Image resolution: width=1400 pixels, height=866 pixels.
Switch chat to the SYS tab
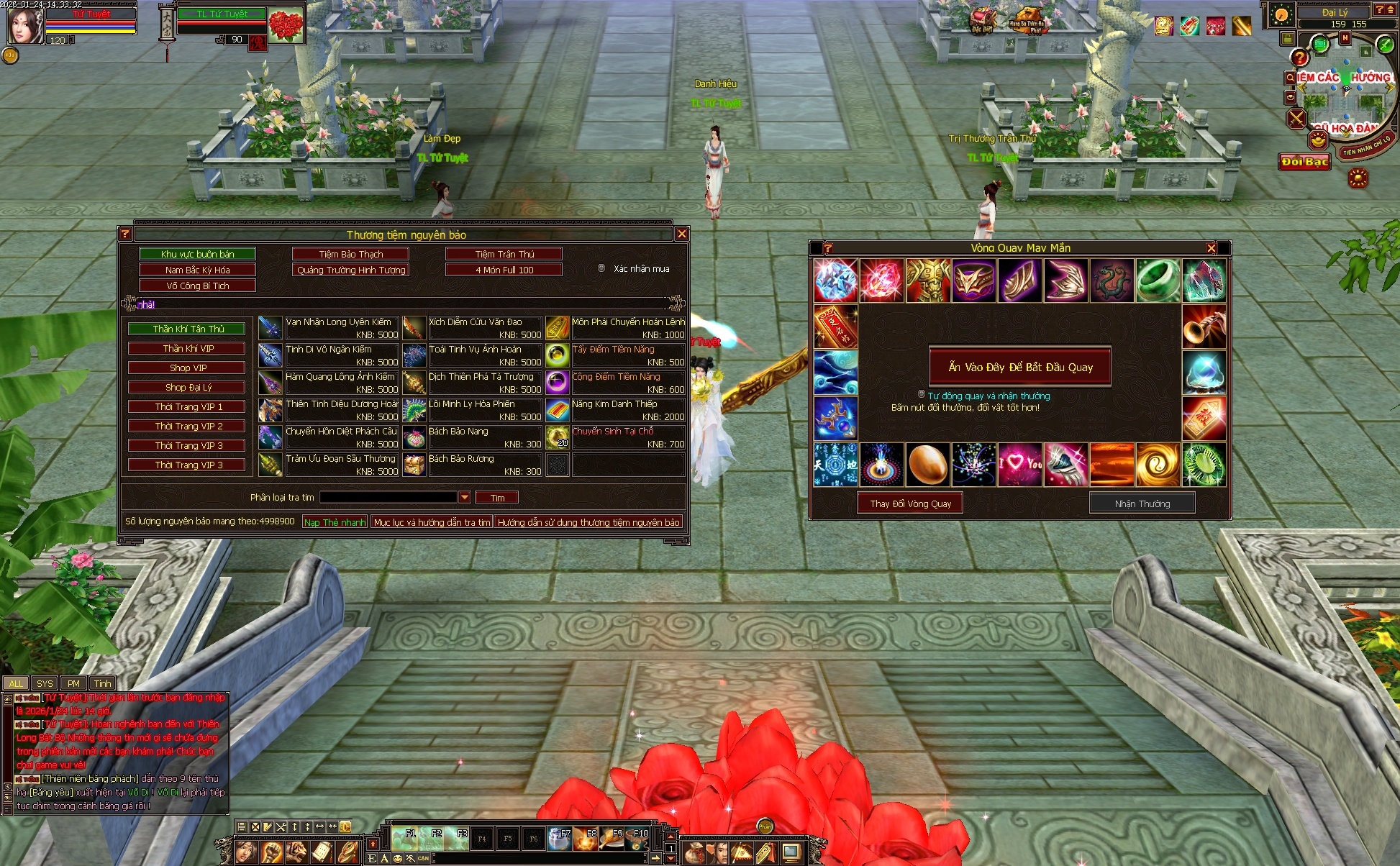(45, 683)
